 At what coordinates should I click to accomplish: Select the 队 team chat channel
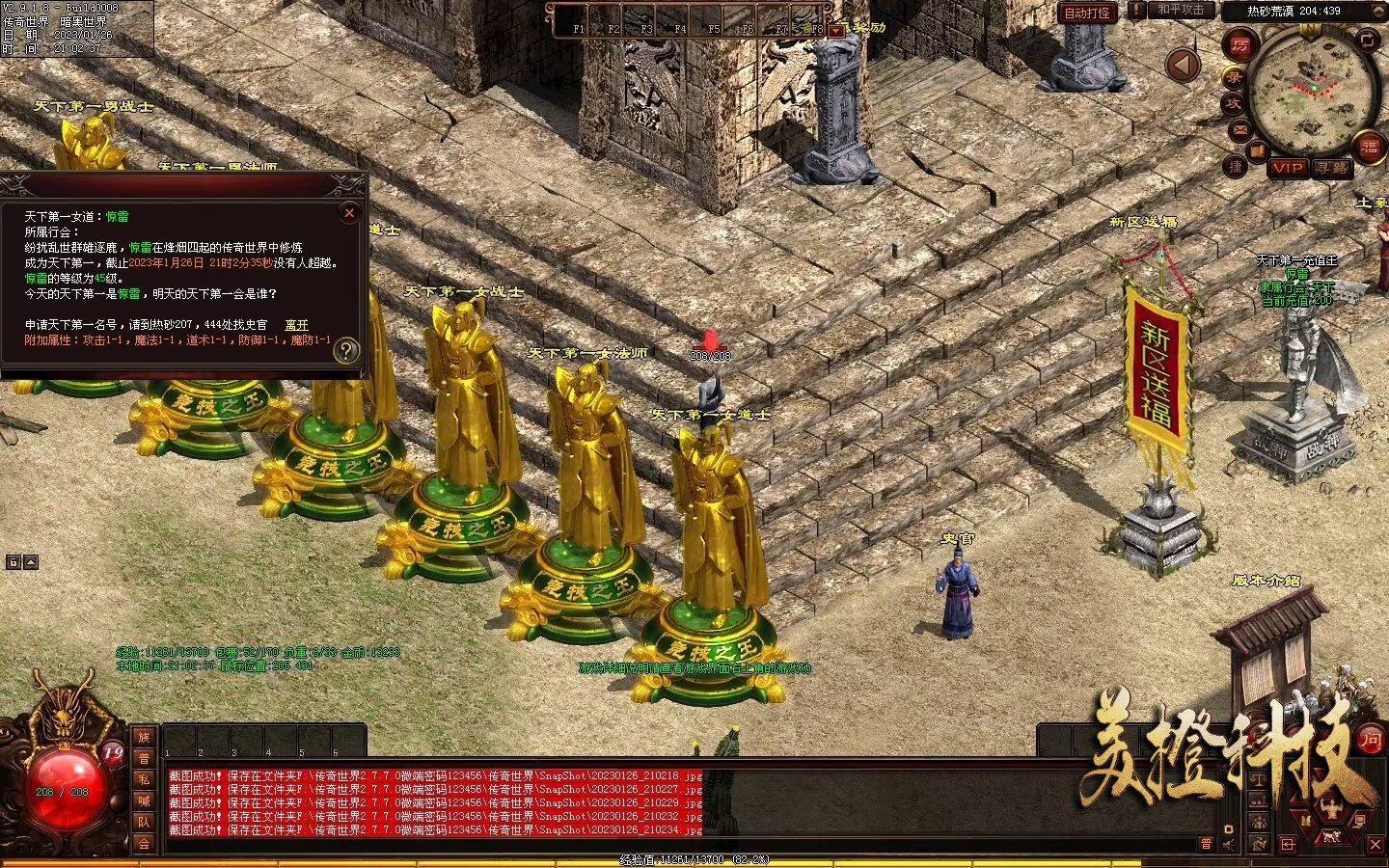click(x=144, y=822)
